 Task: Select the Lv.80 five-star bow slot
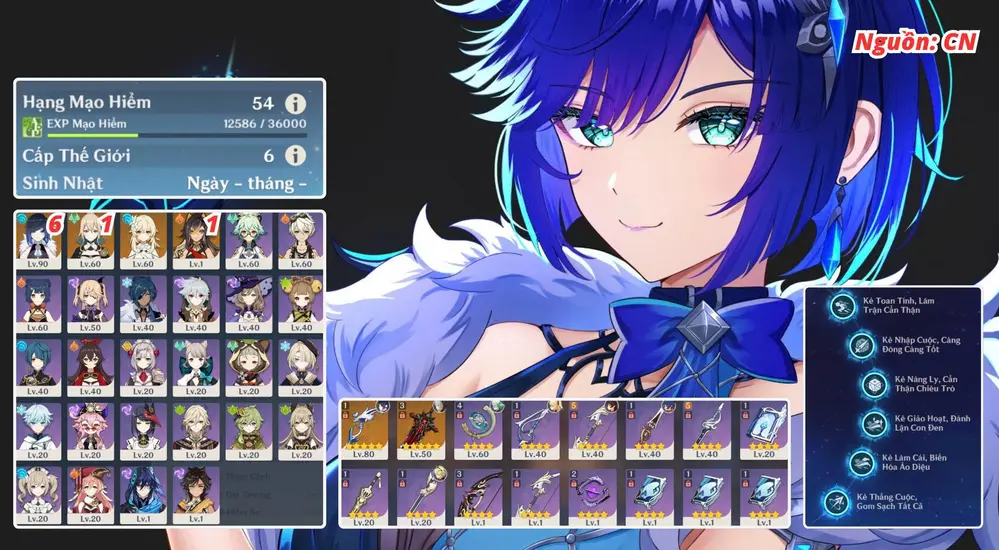pyautogui.click(x=365, y=430)
